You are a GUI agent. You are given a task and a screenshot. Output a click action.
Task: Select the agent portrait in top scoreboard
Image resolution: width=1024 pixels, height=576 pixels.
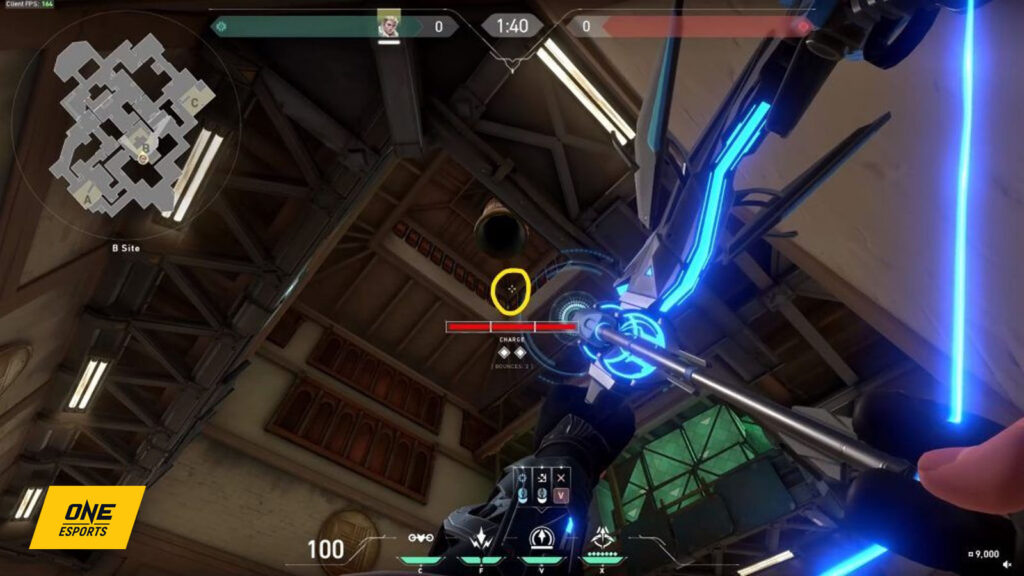tap(389, 24)
